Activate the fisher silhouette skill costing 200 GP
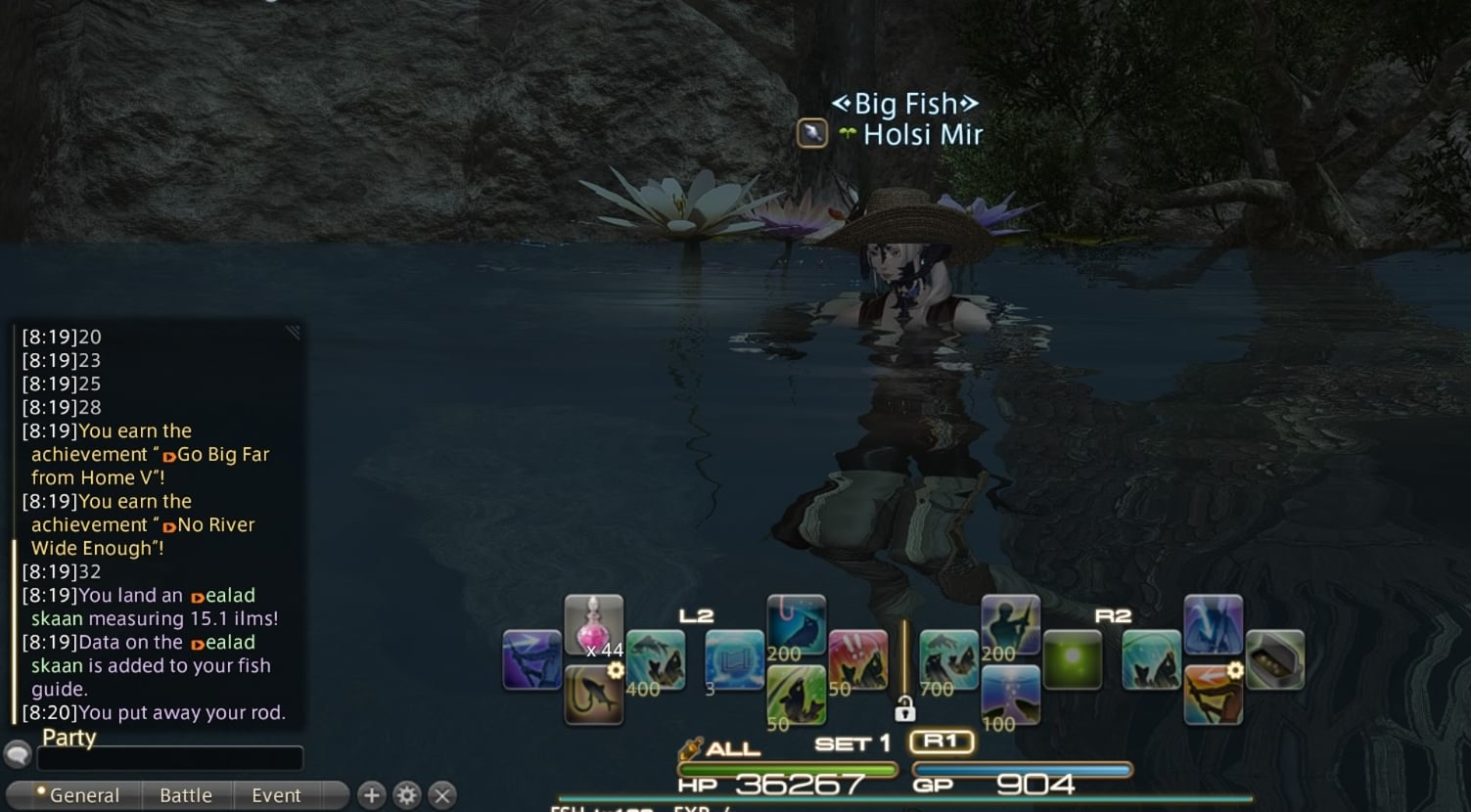The image size is (1471, 812). tap(1010, 625)
